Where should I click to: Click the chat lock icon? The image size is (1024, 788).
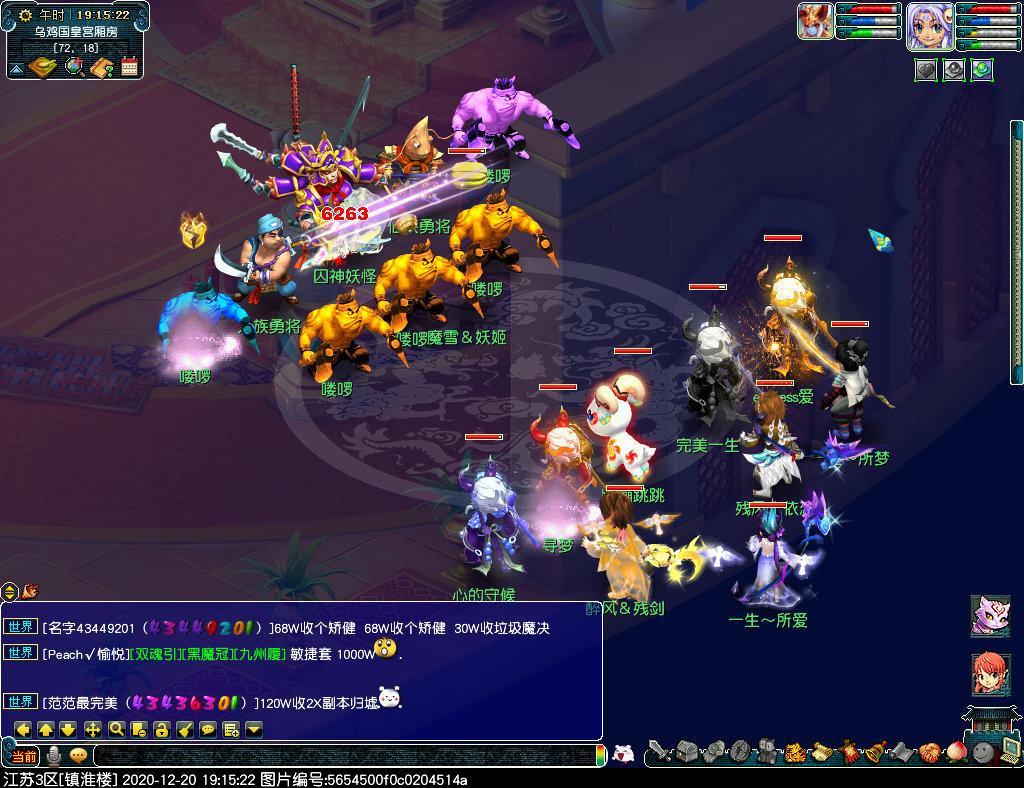tap(162, 729)
